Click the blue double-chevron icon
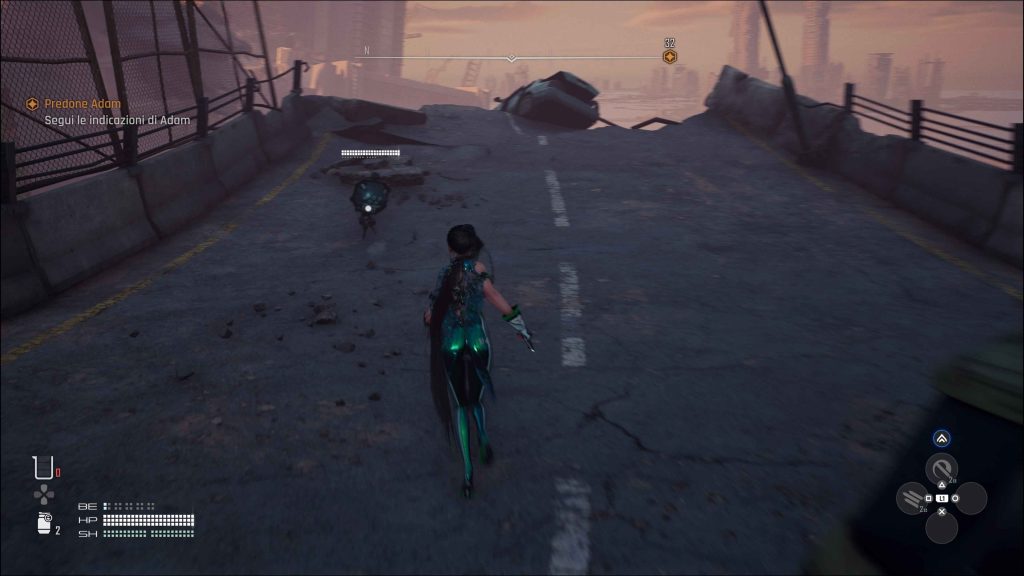The height and width of the screenshot is (576, 1024). [x=941, y=438]
